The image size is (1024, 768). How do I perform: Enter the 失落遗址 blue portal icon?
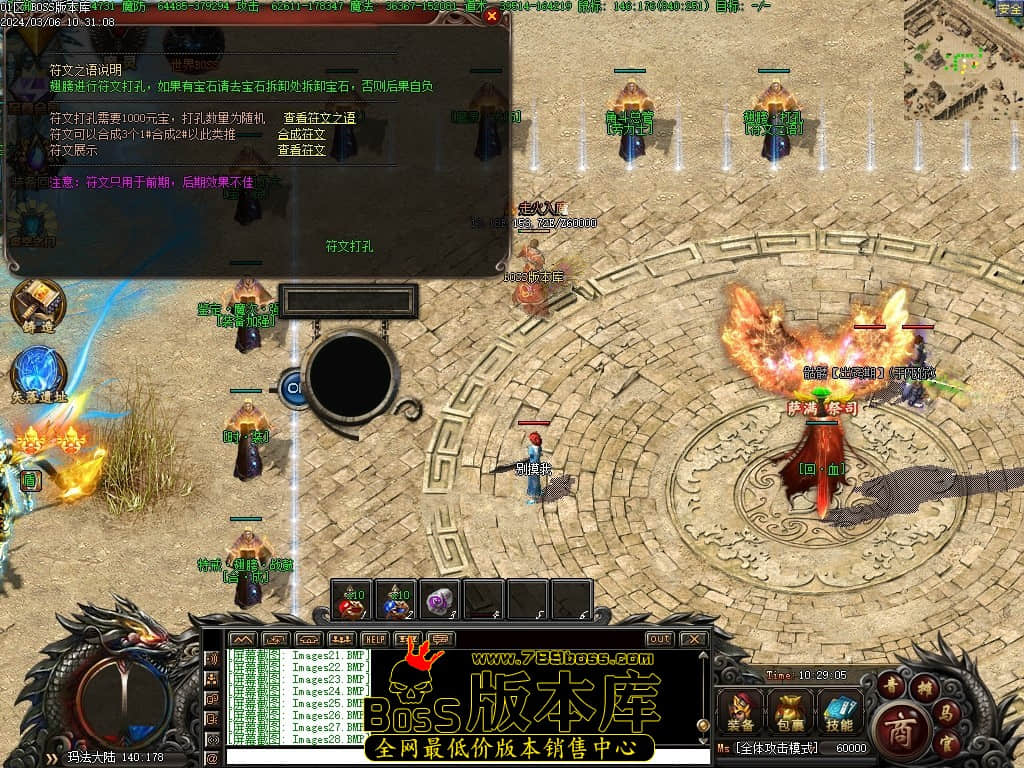click(39, 372)
